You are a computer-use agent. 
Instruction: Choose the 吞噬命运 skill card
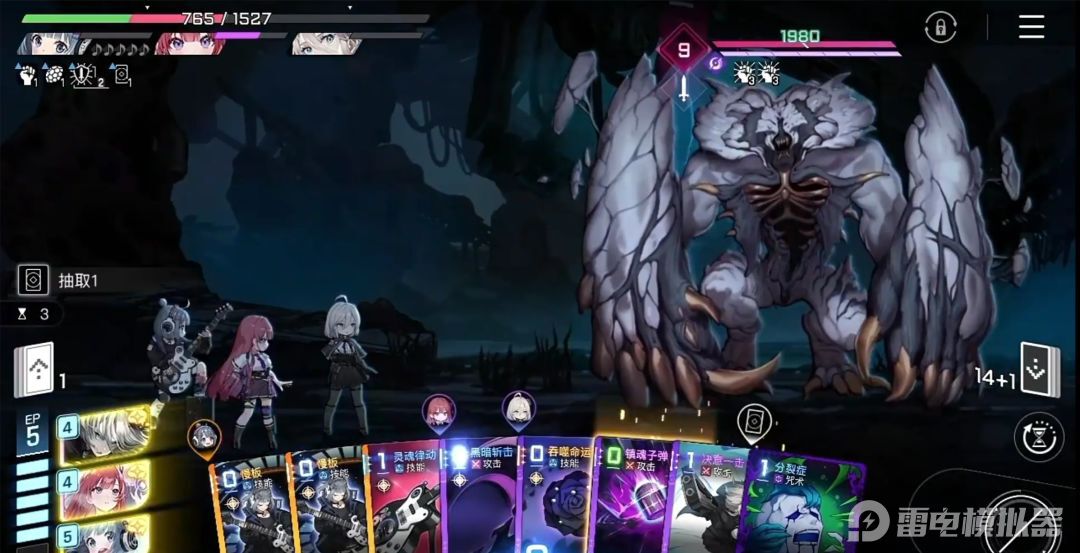[555, 498]
